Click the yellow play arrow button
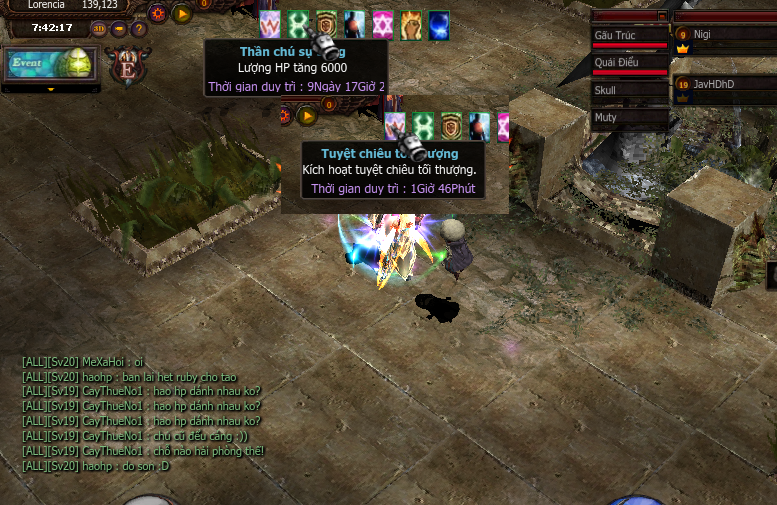Viewport: 777px width, 505px height. tap(182, 14)
